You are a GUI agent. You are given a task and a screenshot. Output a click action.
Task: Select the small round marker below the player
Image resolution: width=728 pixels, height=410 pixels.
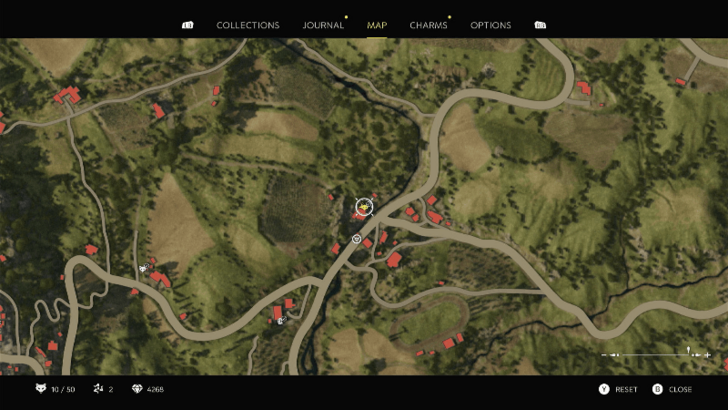[357, 238]
